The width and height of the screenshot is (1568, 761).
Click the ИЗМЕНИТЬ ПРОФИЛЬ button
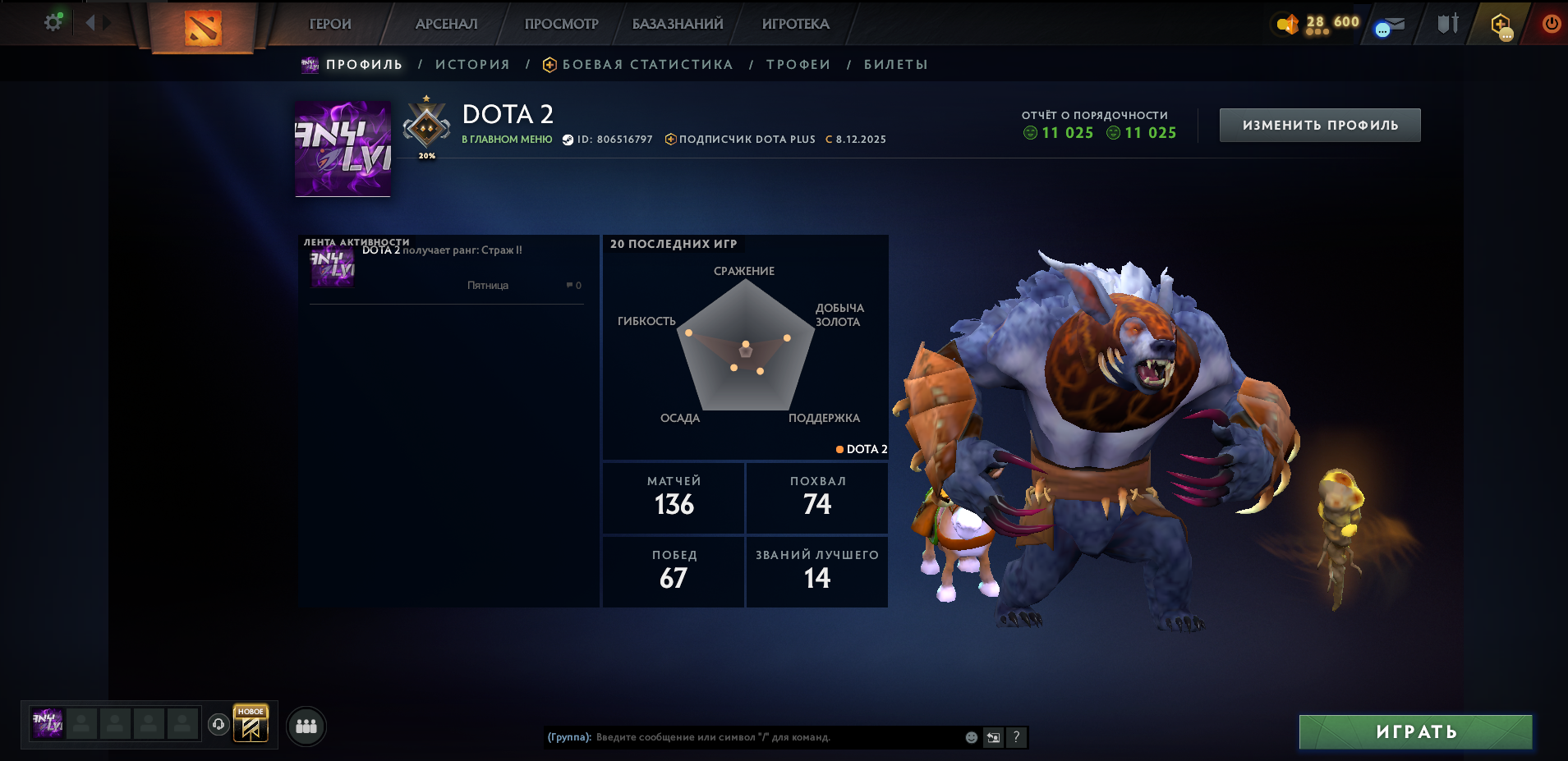(x=1320, y=126)
